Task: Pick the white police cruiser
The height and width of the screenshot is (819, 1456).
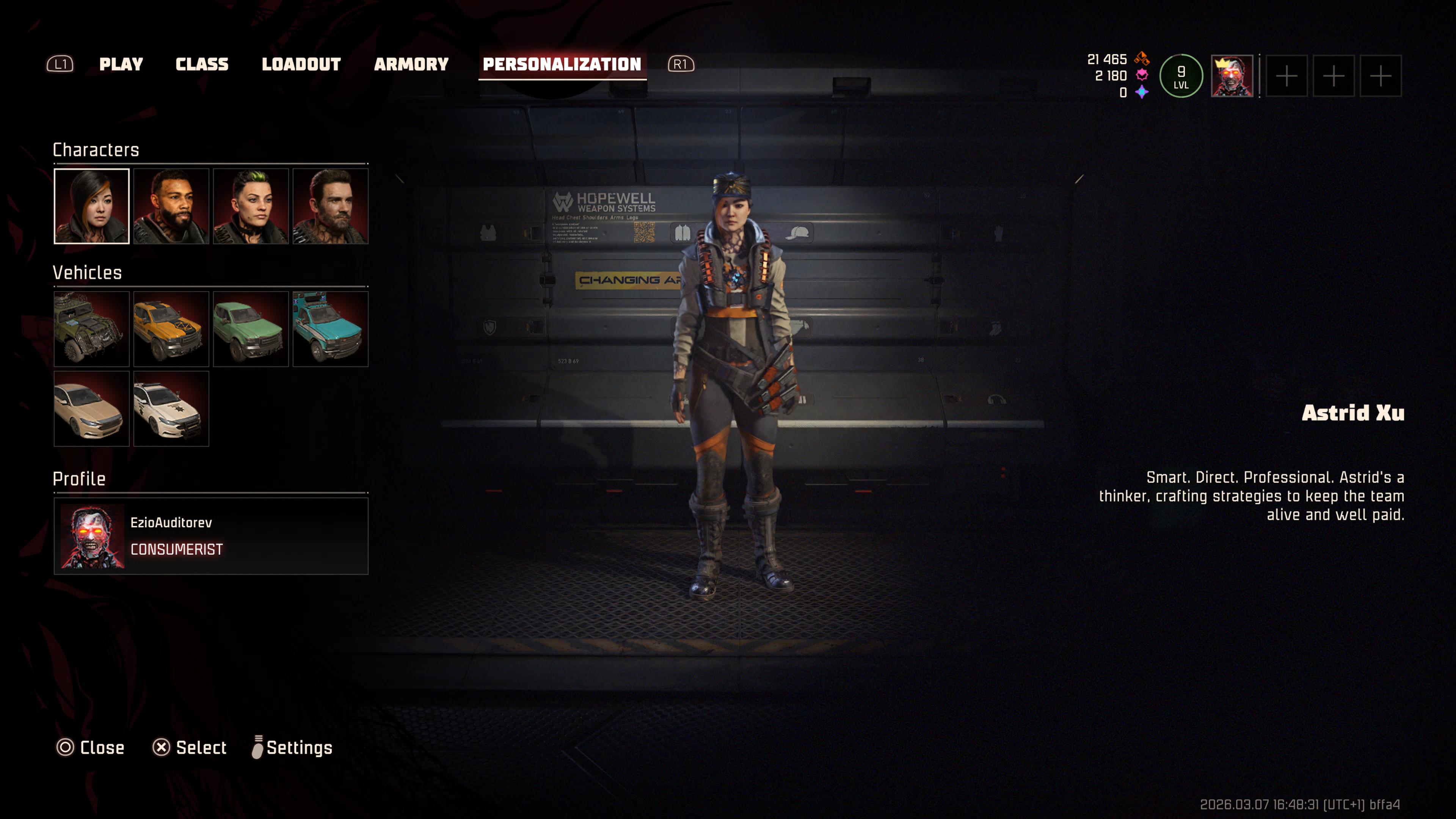Action: 171,409
